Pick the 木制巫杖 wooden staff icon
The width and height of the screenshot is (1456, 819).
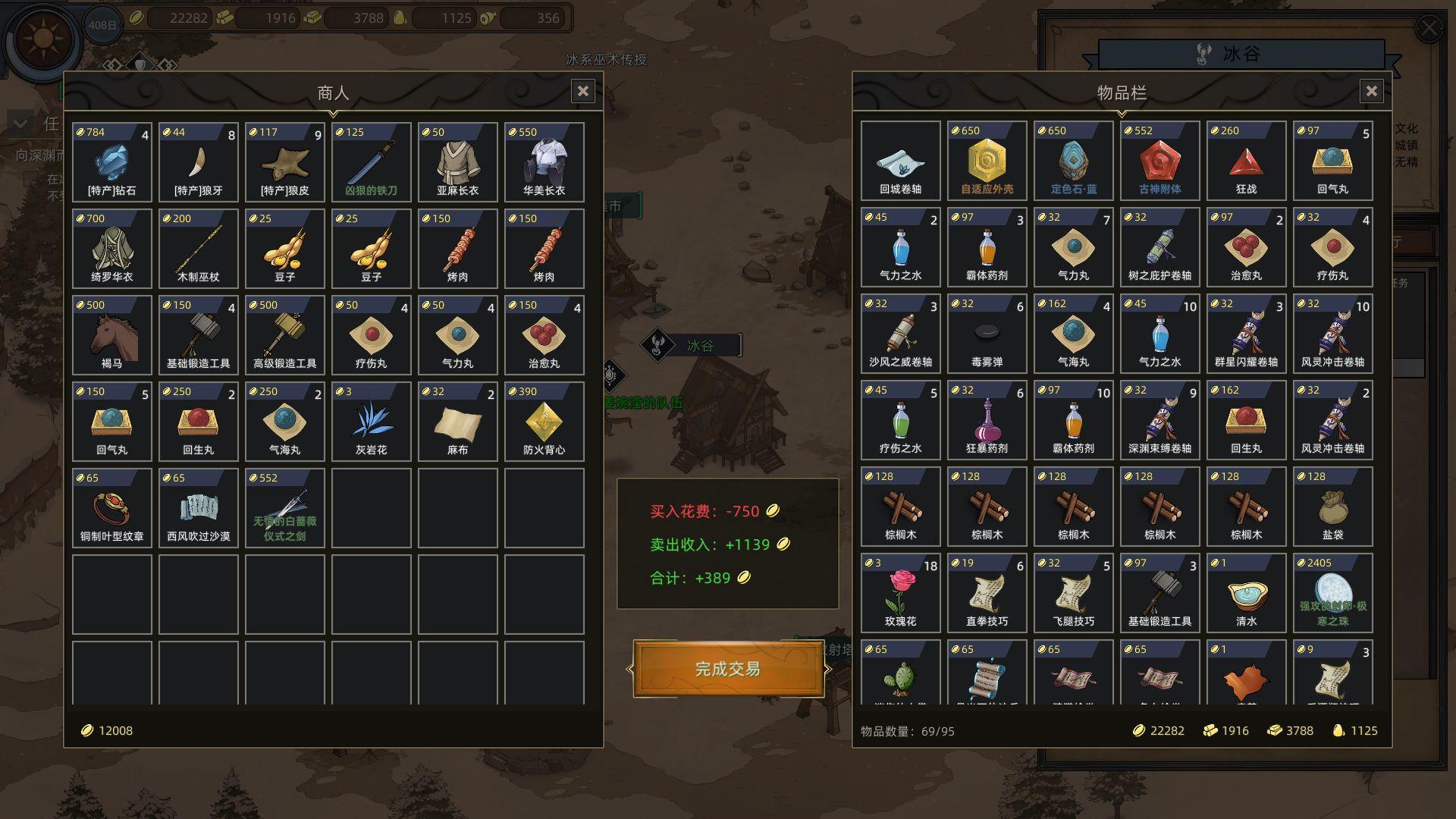tap(198, 248)
